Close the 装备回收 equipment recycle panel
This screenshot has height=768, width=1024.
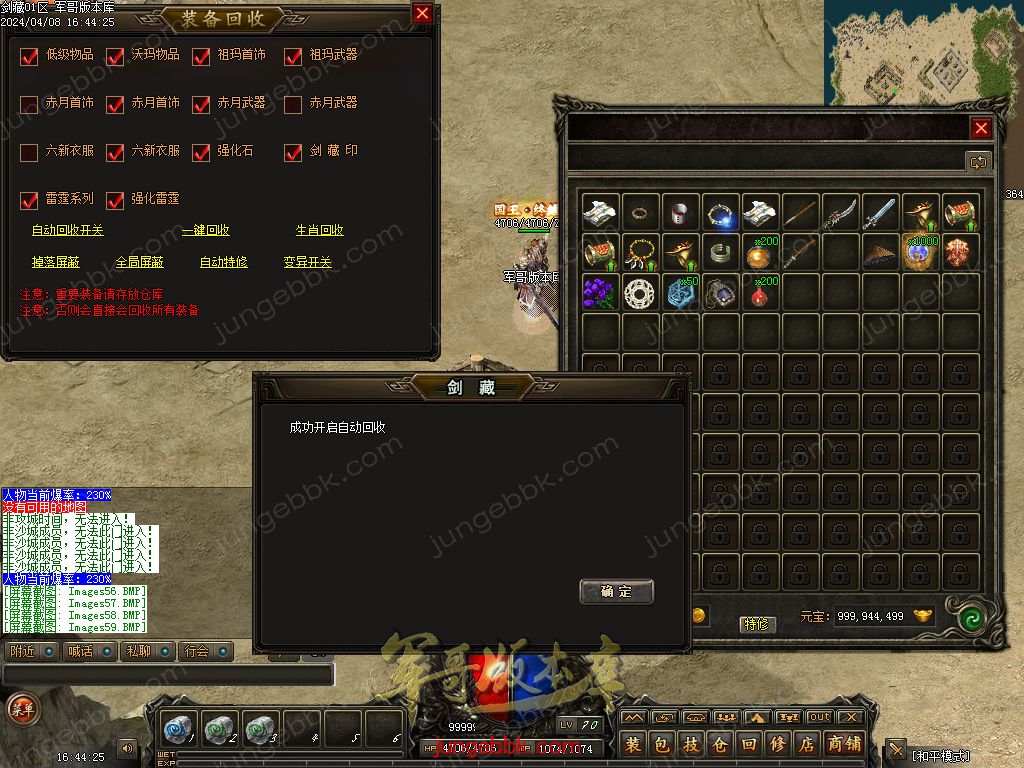[x=422, y=14]
